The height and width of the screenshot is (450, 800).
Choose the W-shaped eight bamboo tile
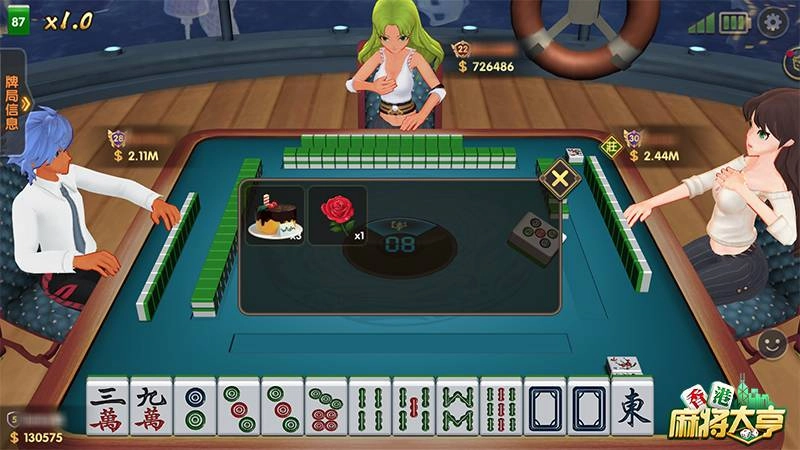point(457,410)
